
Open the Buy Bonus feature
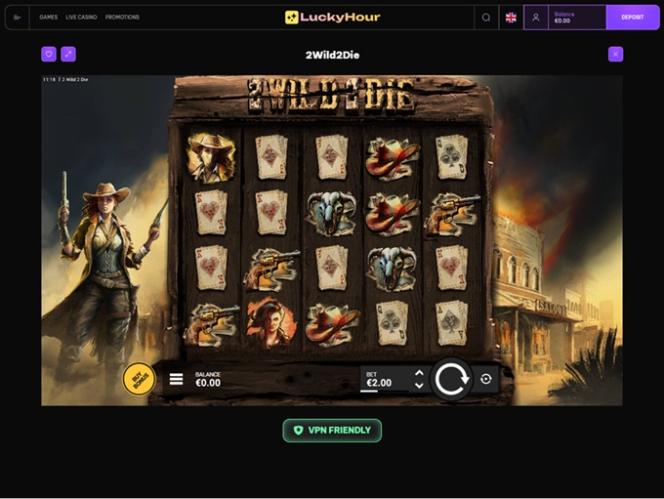click(x=138, y=378)
